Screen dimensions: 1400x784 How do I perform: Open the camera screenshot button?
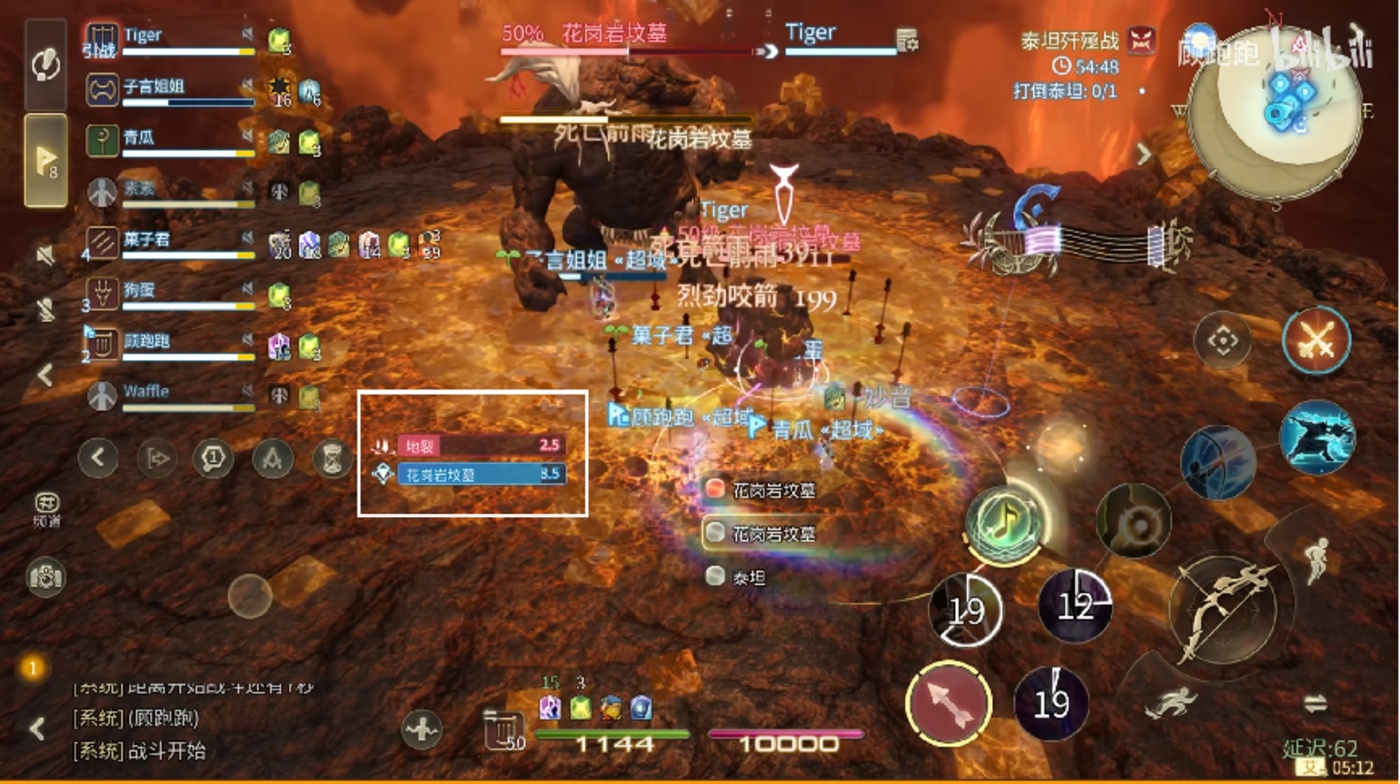point(46,576)
